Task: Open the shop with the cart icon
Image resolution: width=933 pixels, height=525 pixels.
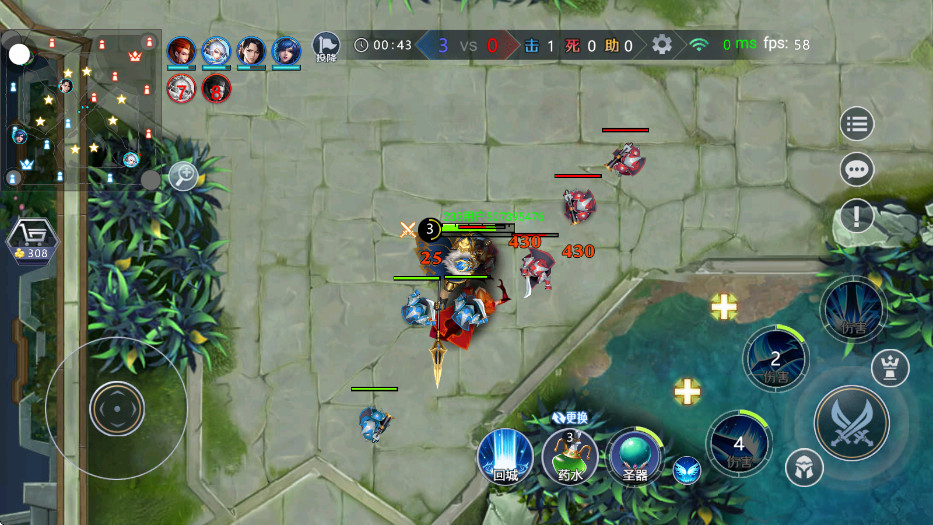Action: click(32, 238)
